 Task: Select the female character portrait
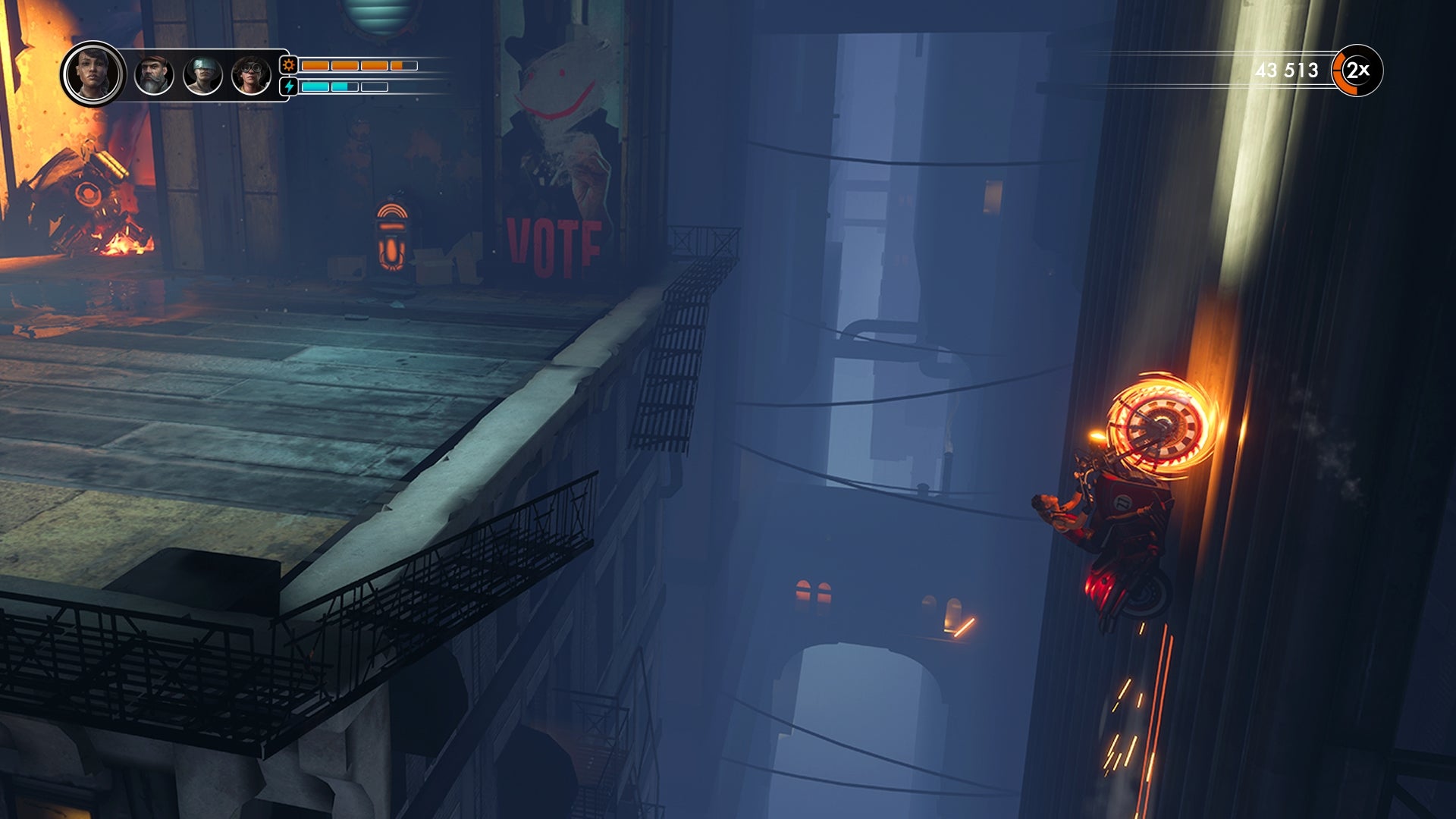94,74
